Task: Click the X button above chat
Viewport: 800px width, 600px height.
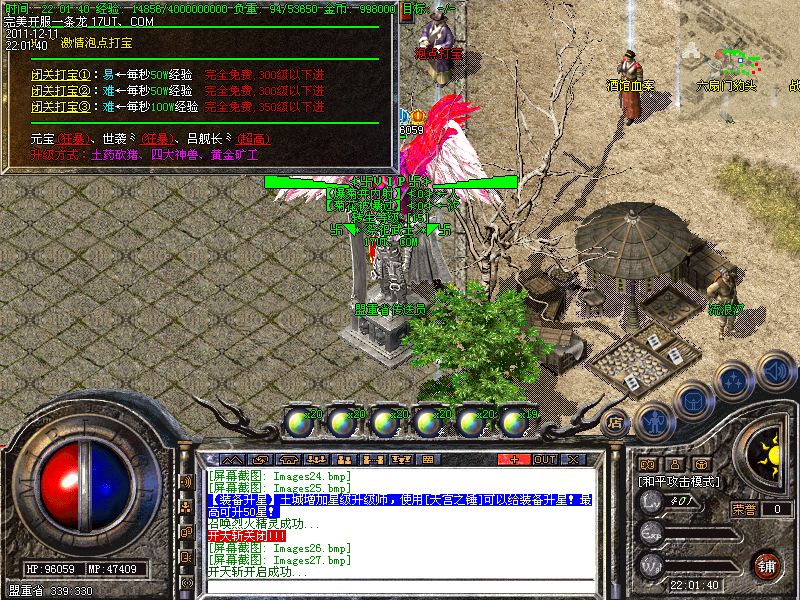Action: pyautogui.click(x=573, y=459)
